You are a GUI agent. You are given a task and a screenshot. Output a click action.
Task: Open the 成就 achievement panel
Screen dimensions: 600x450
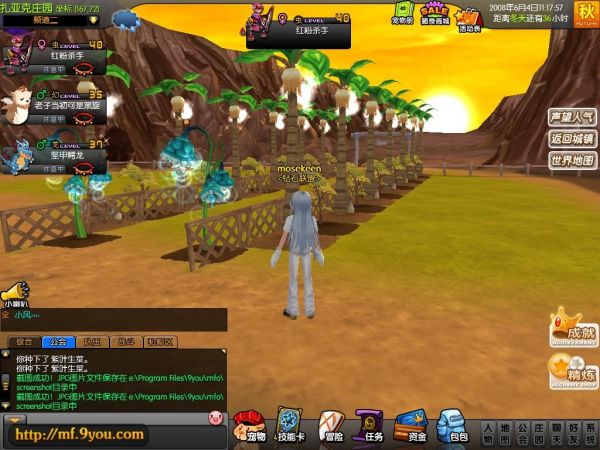point(573,331)
